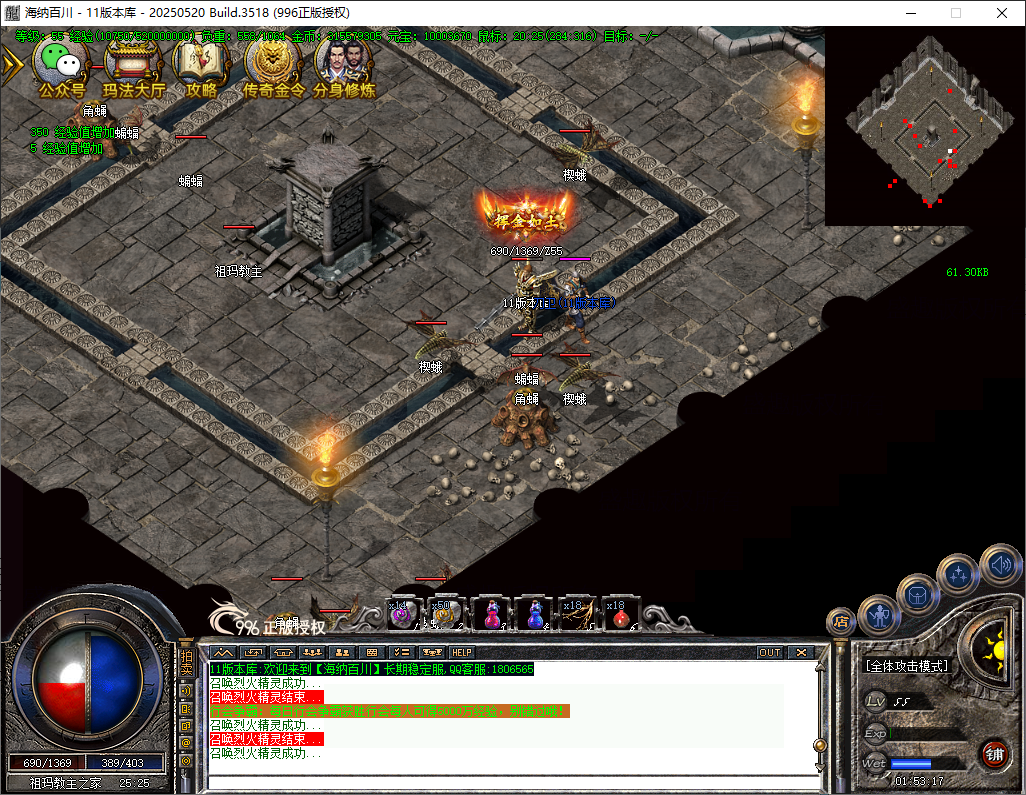Open the 公众号 WeChat icon
1026x795 pixels.
point(62,66)
